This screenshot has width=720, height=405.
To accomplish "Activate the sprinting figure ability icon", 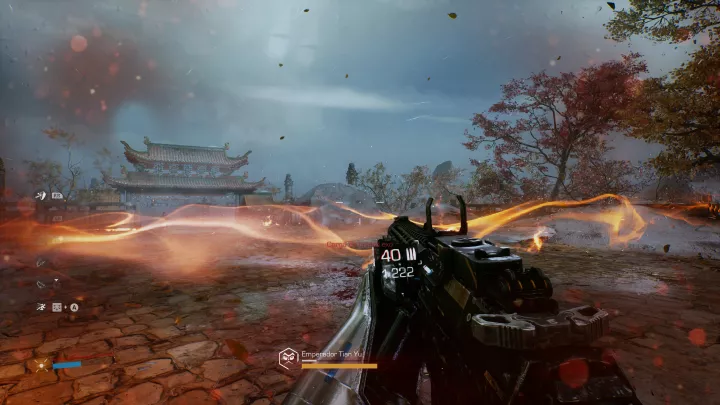I will point(41,307).
